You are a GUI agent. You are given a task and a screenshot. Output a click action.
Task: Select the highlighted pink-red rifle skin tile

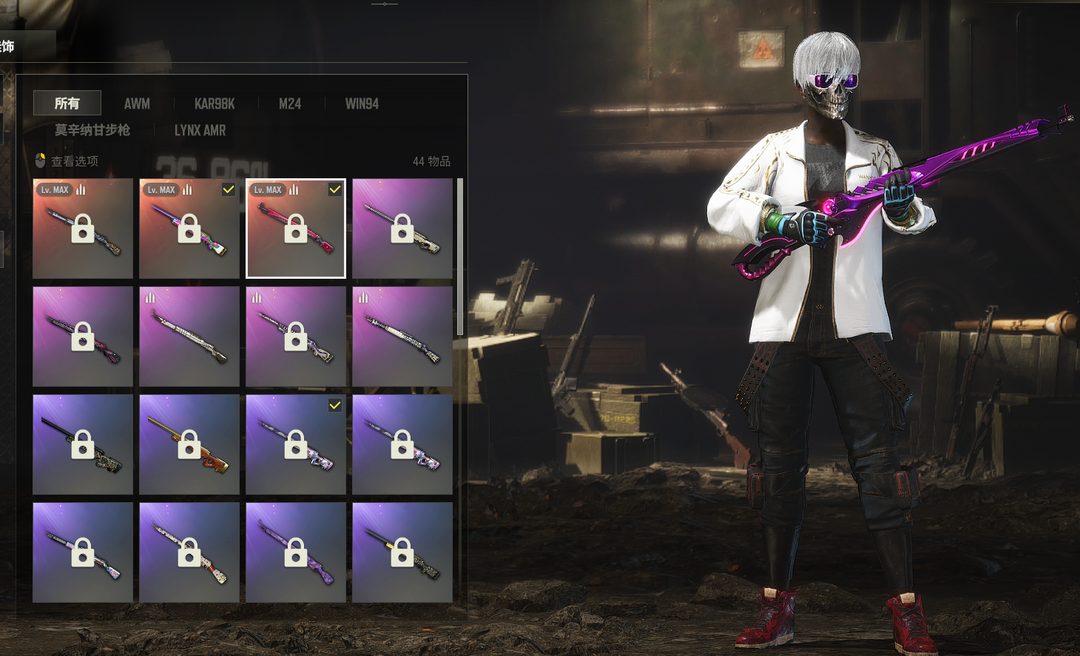tap(296, 229)
